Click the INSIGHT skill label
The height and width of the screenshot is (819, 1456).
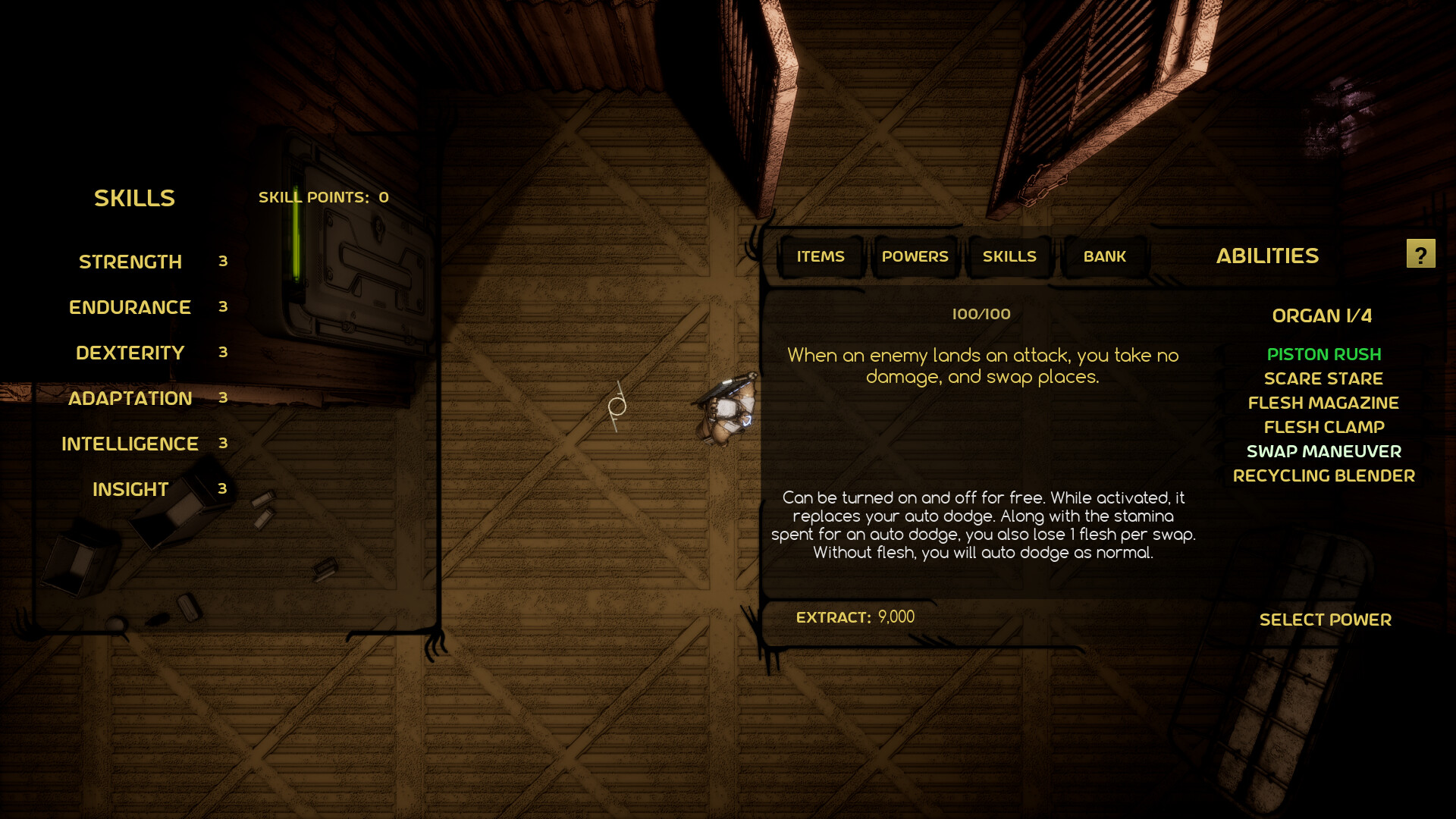(130, 489)
